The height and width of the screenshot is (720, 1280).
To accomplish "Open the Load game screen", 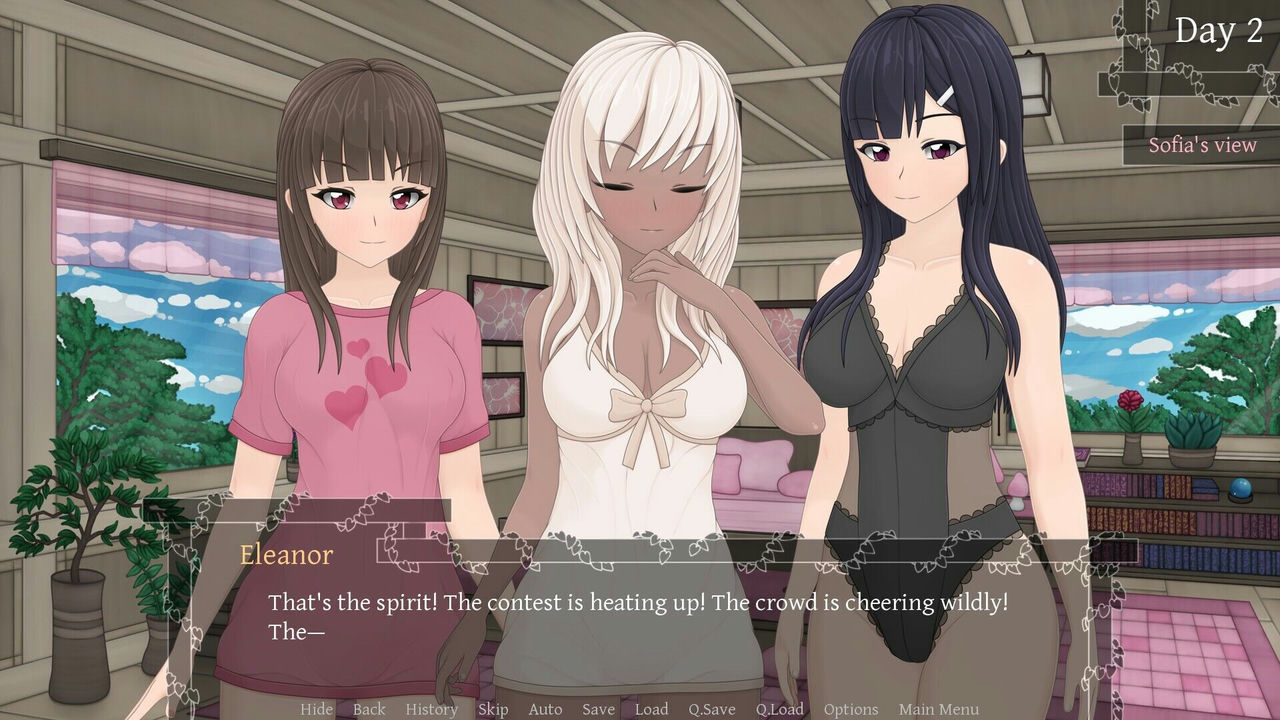I will (x=652, y=709).
